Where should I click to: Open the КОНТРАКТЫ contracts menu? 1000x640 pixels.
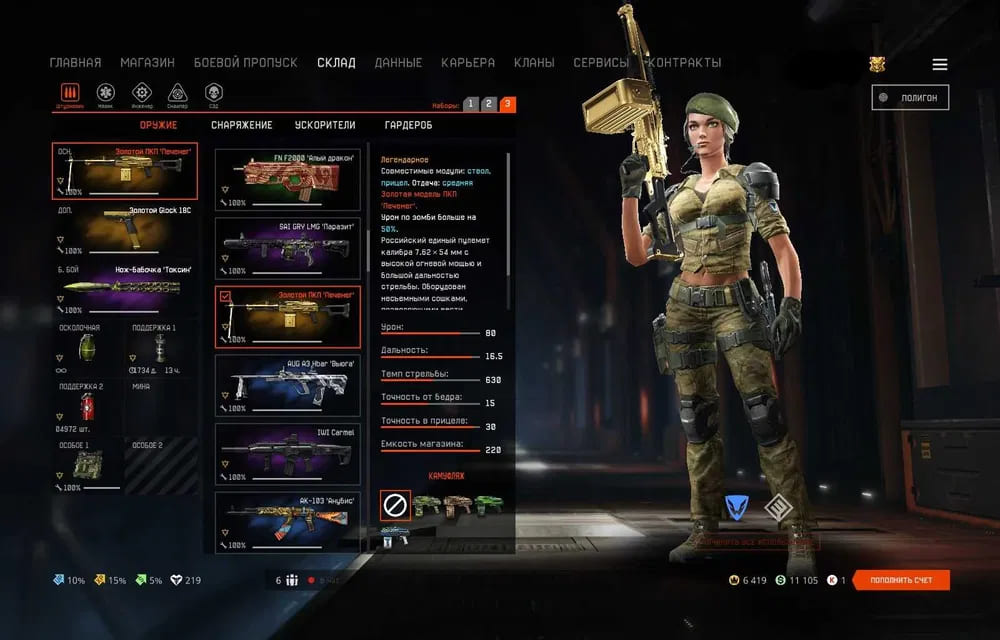pyautogui.click(x=685, y=62)
